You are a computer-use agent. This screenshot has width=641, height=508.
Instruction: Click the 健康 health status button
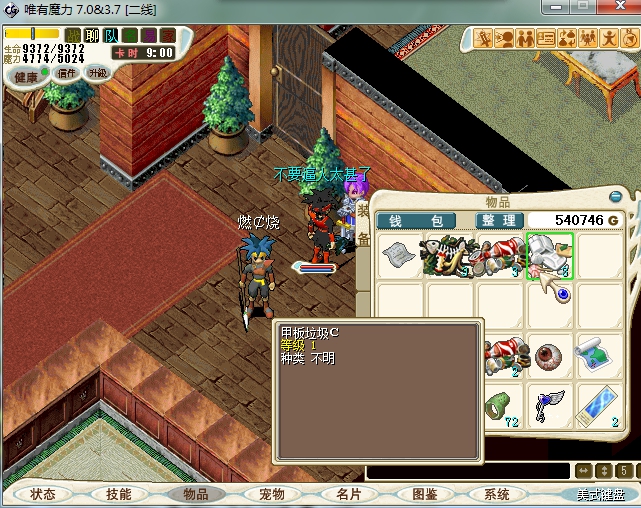pyautogui.click(x=27, y=76)
